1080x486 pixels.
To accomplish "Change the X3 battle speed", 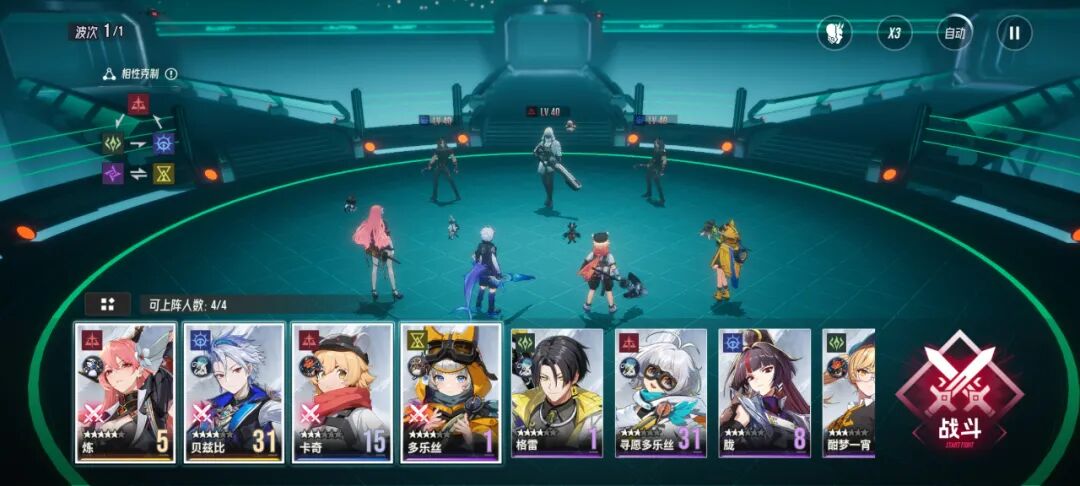I will point(894,33).
